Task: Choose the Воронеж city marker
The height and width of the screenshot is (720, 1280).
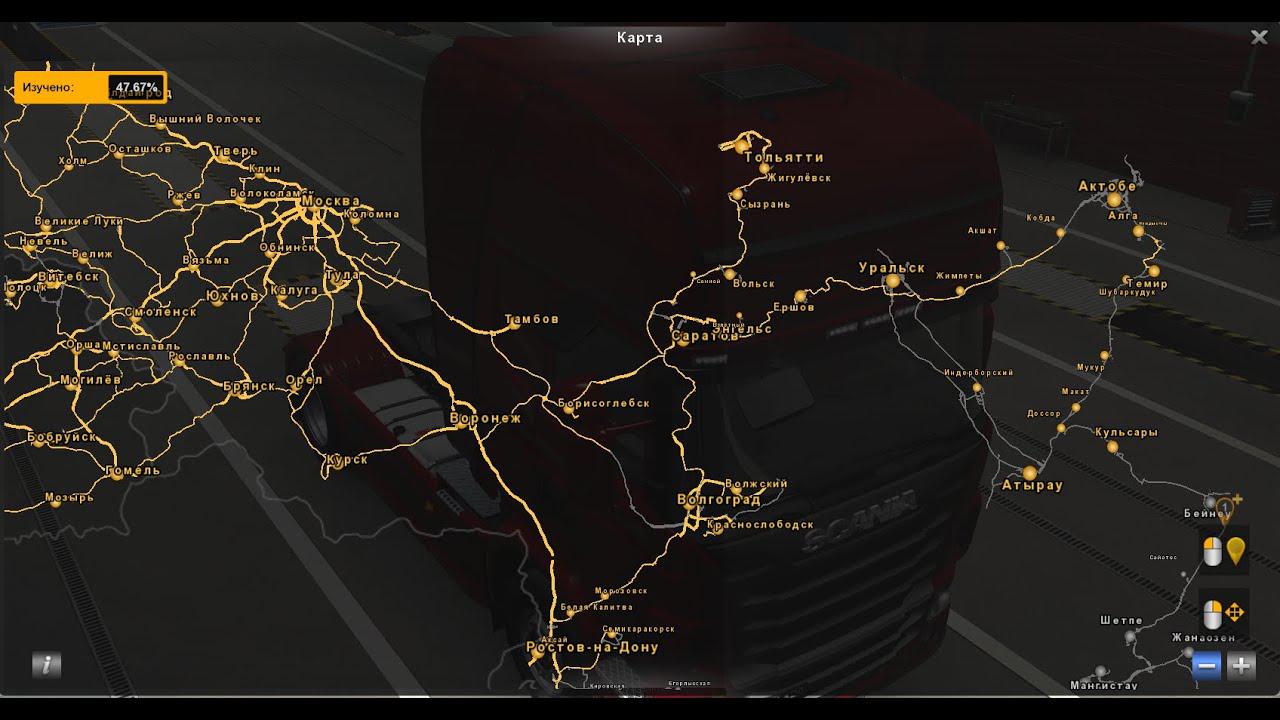Action: click(x=463, y=423)
